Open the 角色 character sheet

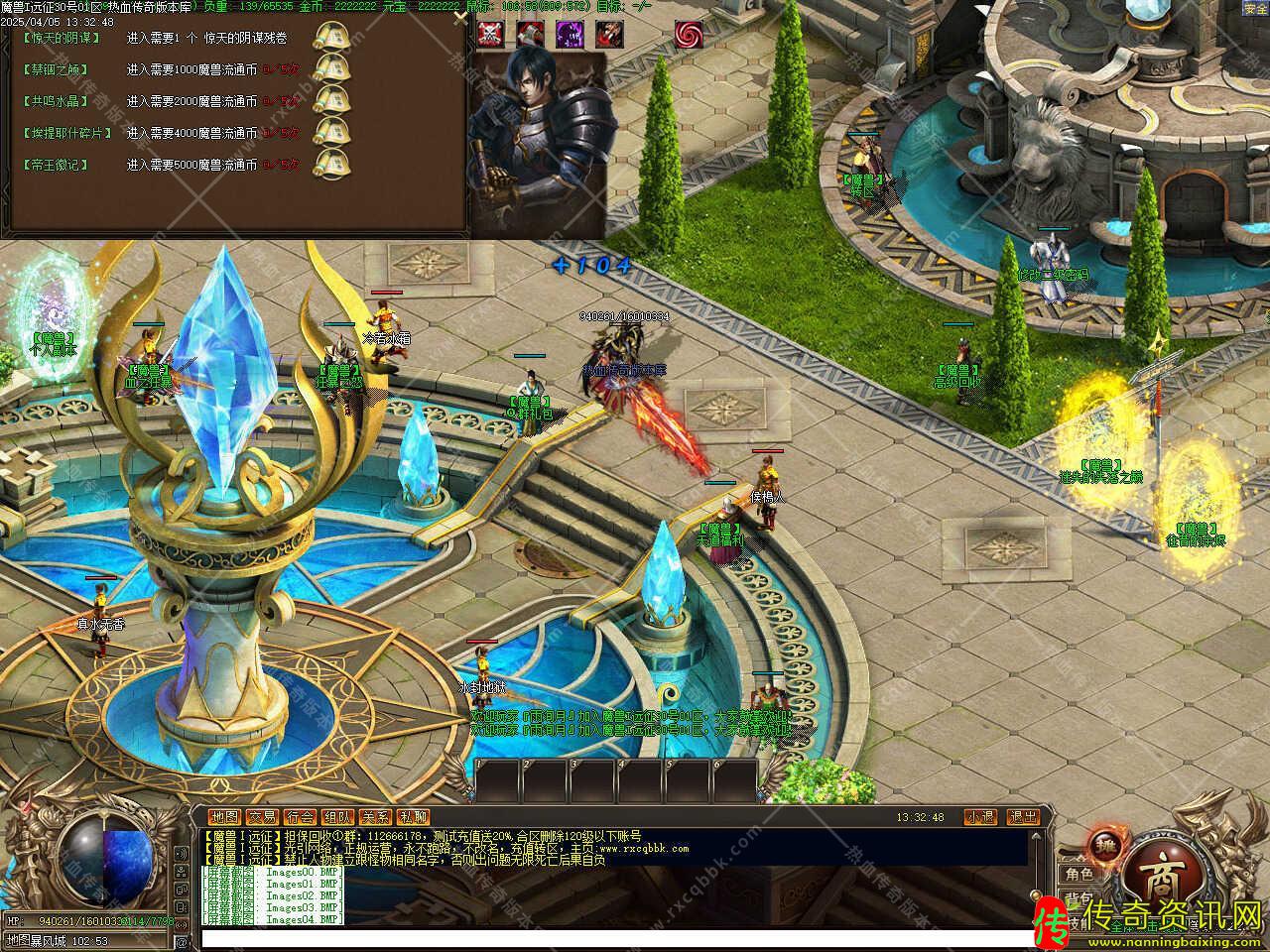click(x=1079, y=875)
